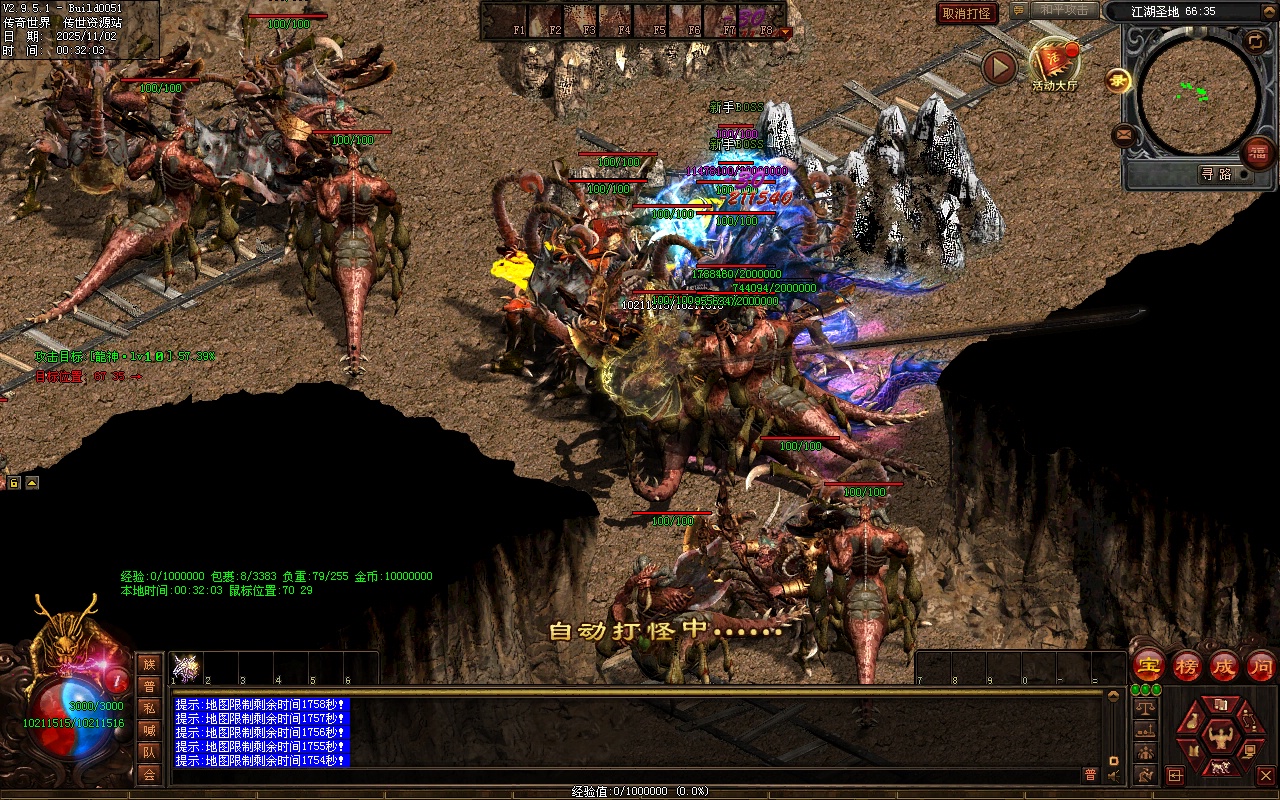
Task: Click the red 福 welfare button
Action: tap(1257, 153)
